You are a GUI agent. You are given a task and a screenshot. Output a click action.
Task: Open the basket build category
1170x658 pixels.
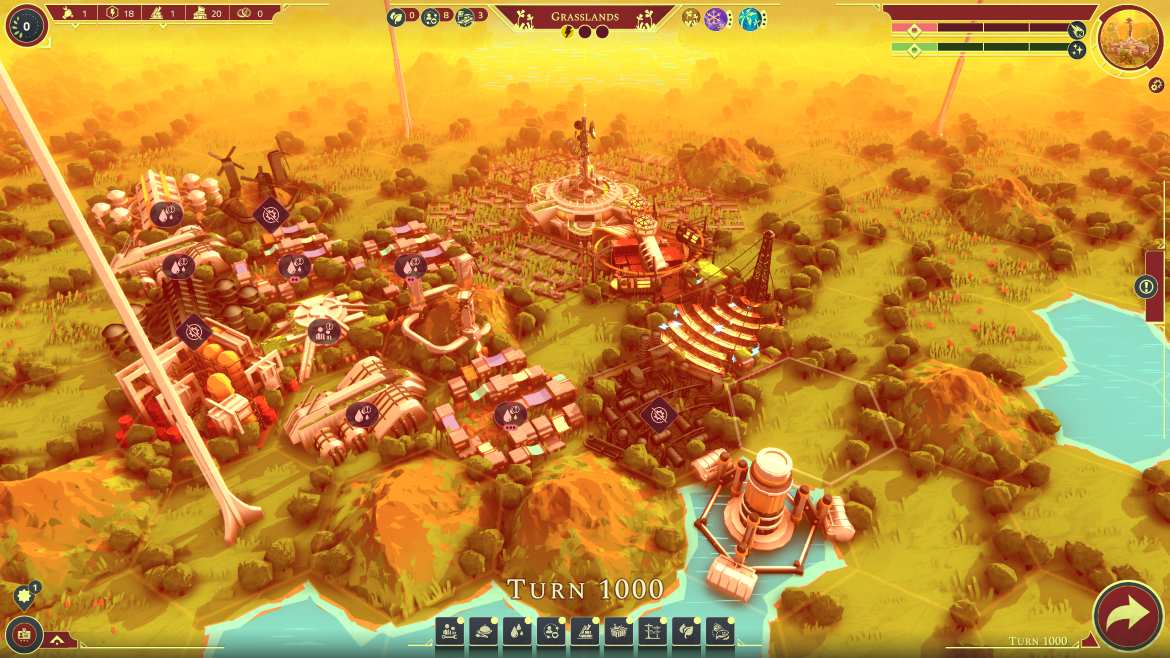click(x=618, y=631)
